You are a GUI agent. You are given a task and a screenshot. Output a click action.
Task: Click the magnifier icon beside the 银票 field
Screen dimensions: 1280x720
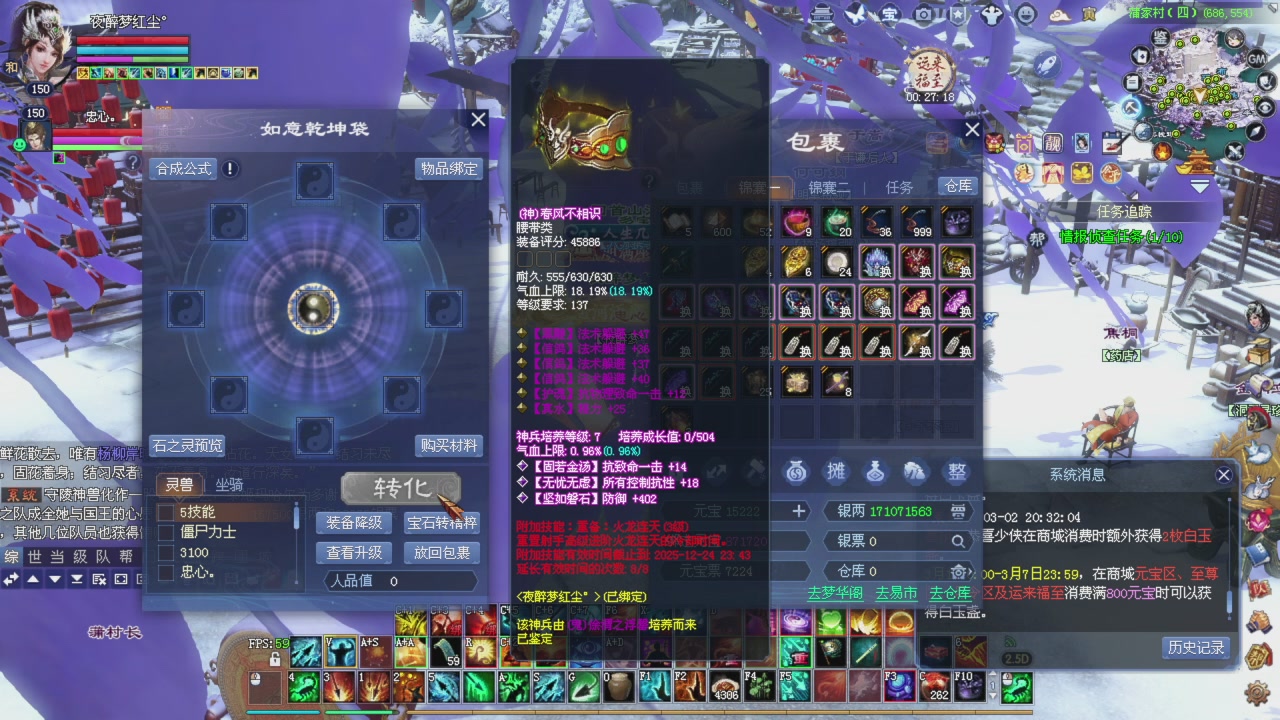coord(959,540)
